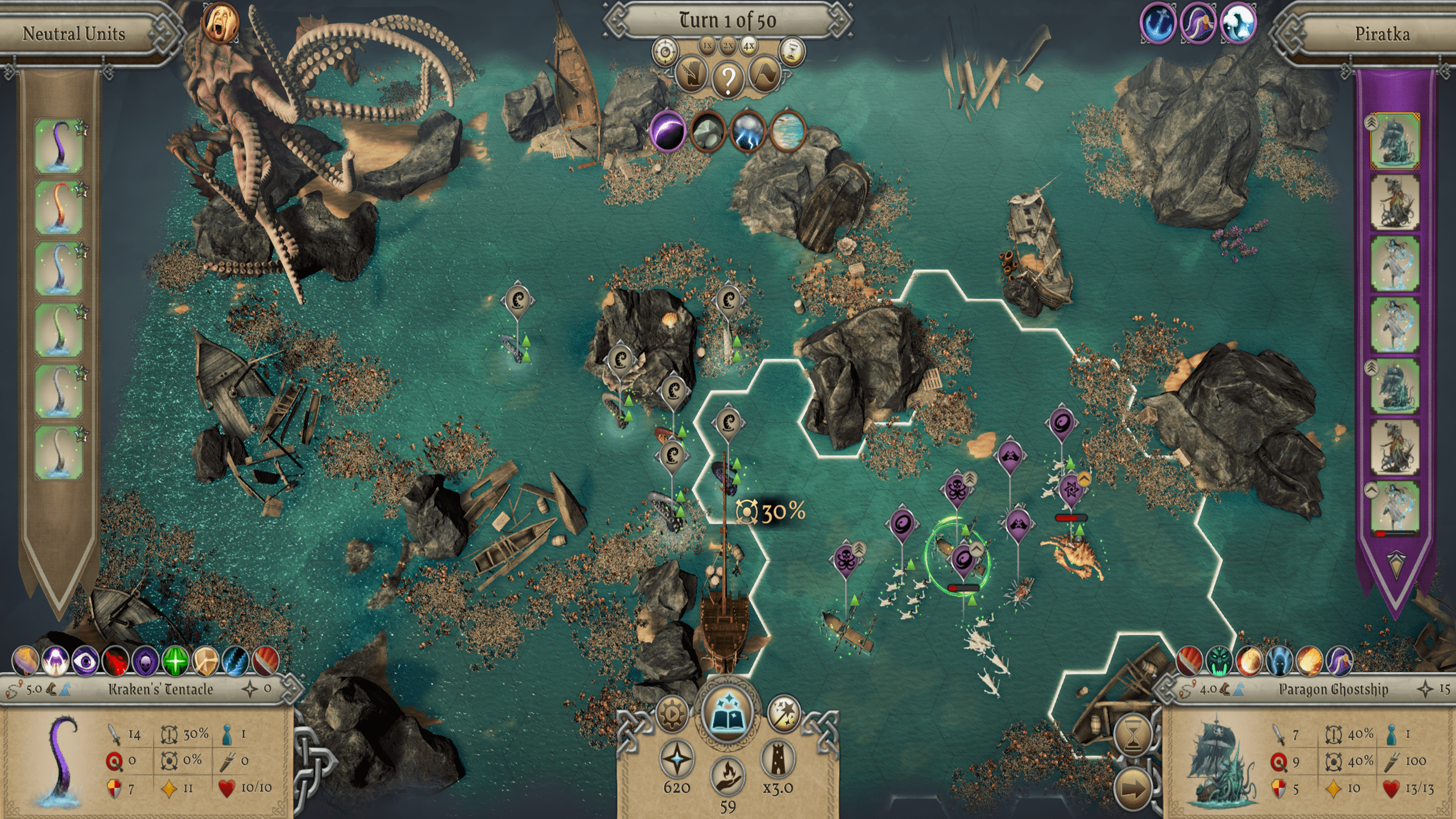
Task: Click the surrender flag button
Action: coord(764,76)
